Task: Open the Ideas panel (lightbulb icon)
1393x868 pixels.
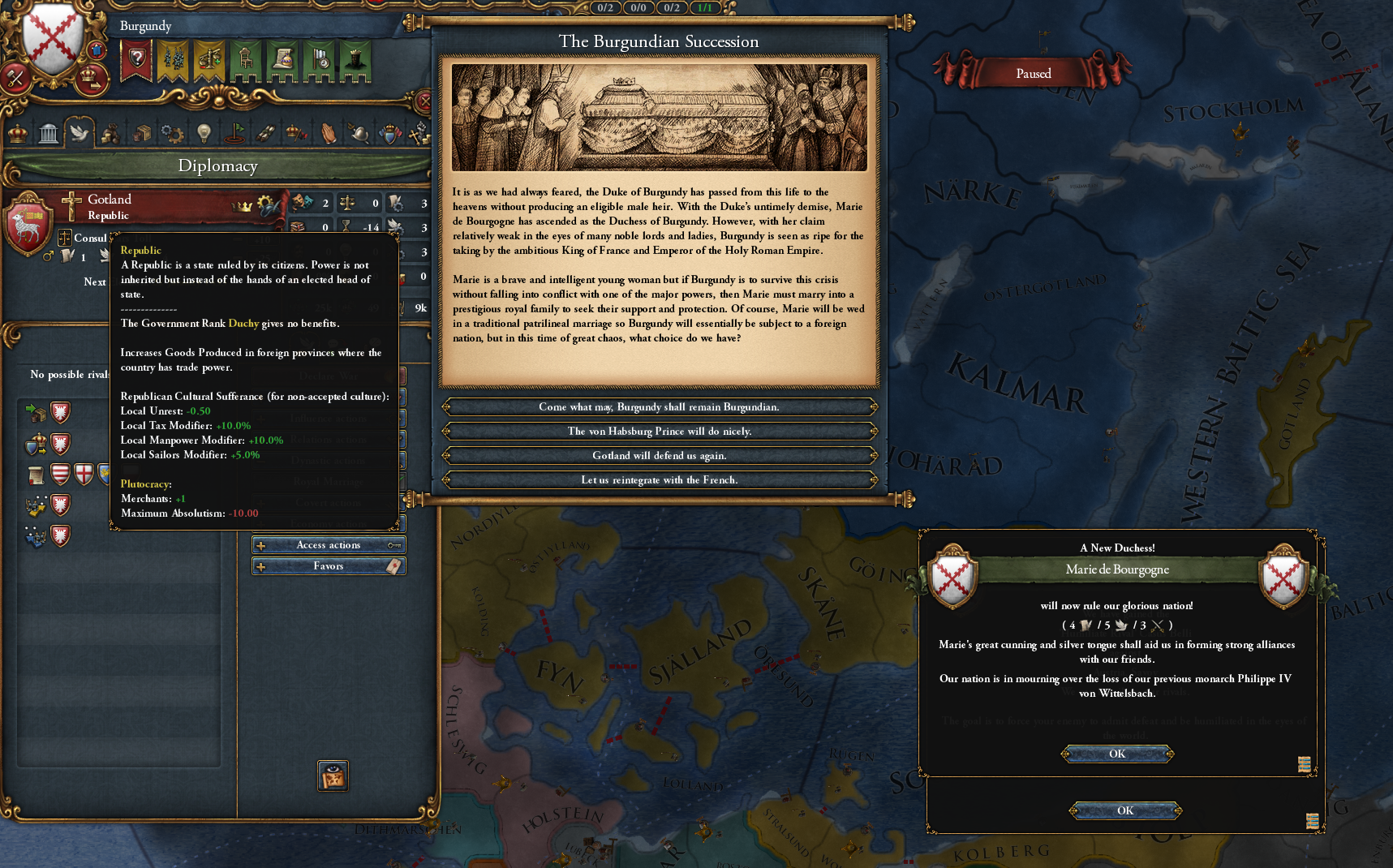Action: (x=204, y=132)
